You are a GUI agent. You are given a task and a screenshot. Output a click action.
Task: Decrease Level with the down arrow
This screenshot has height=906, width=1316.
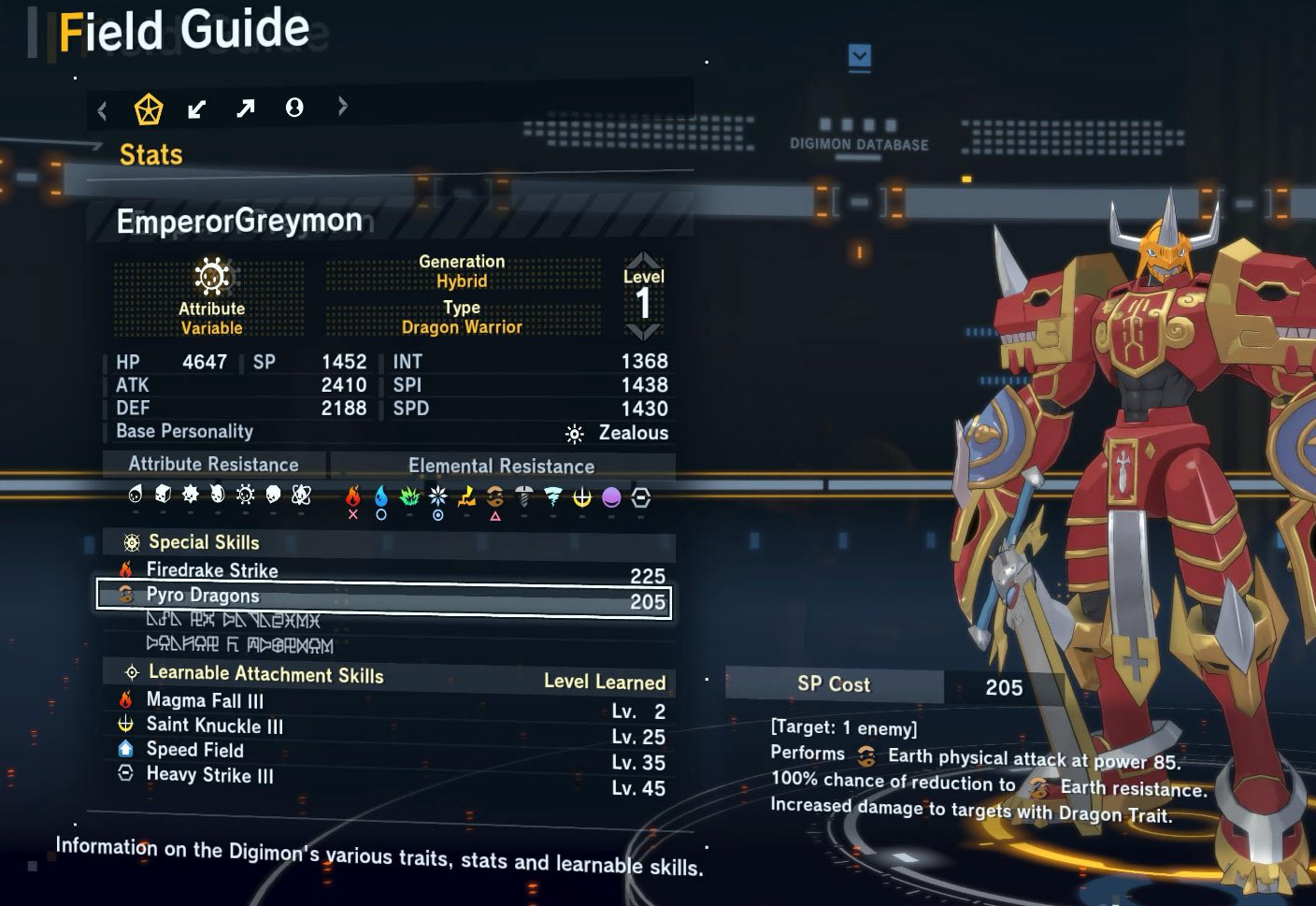click(x=643, y=332)
